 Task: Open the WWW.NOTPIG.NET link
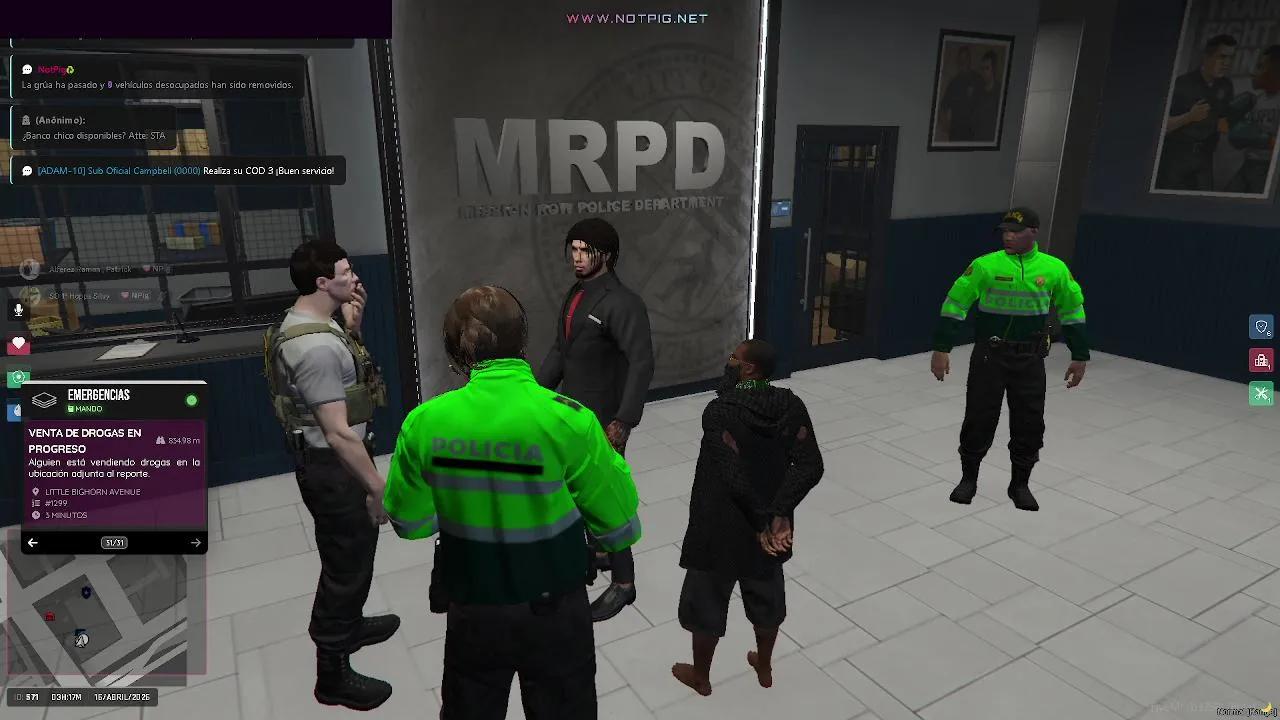(637, 17)
